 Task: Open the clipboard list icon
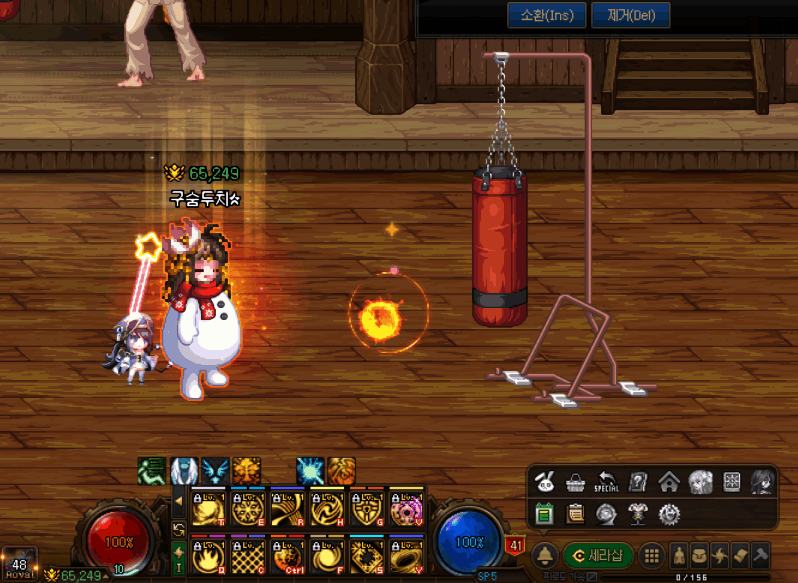pyautogui.click(x=576, y=514)
